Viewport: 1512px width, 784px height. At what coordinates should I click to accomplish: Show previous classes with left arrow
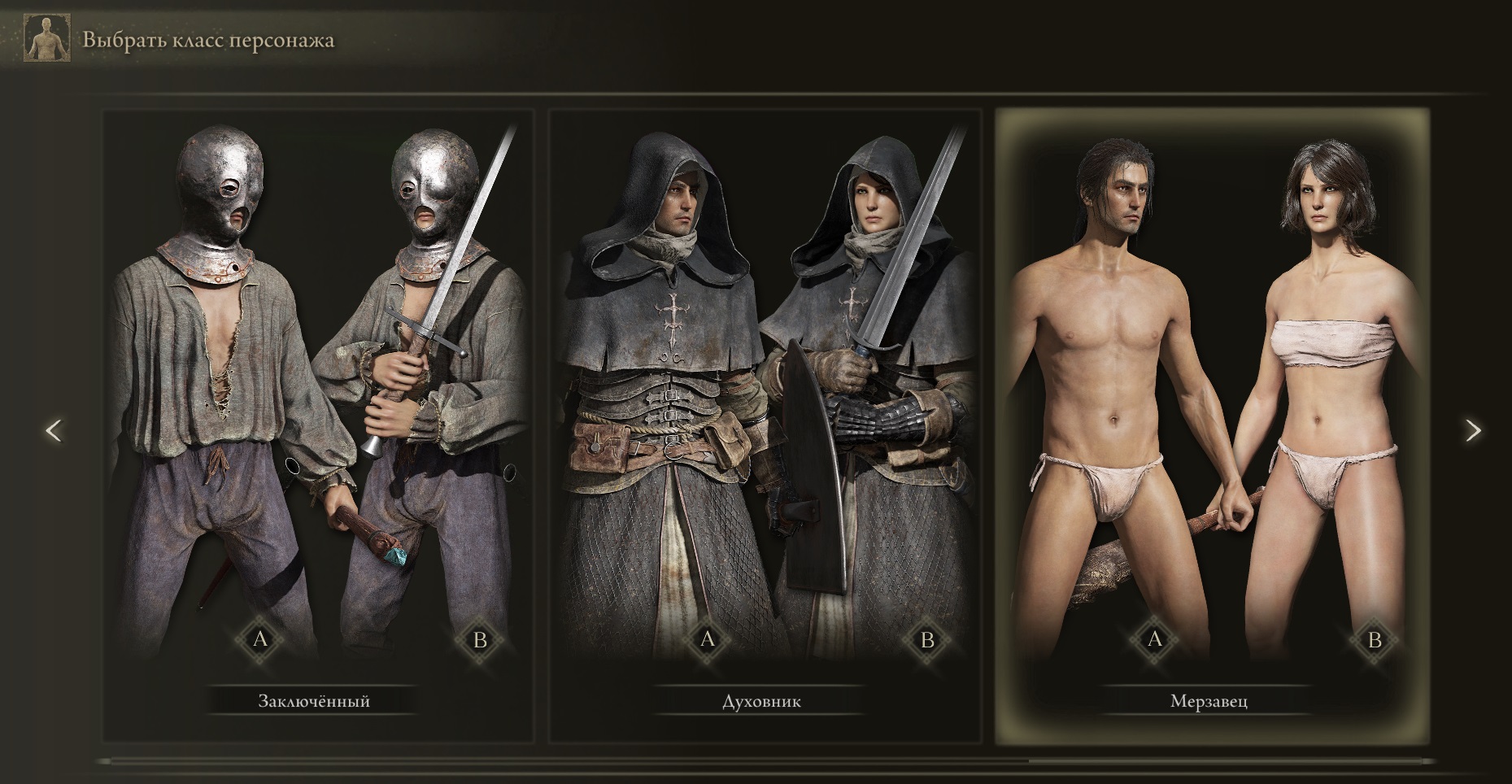pyautogui.click(x=54, y=430)
